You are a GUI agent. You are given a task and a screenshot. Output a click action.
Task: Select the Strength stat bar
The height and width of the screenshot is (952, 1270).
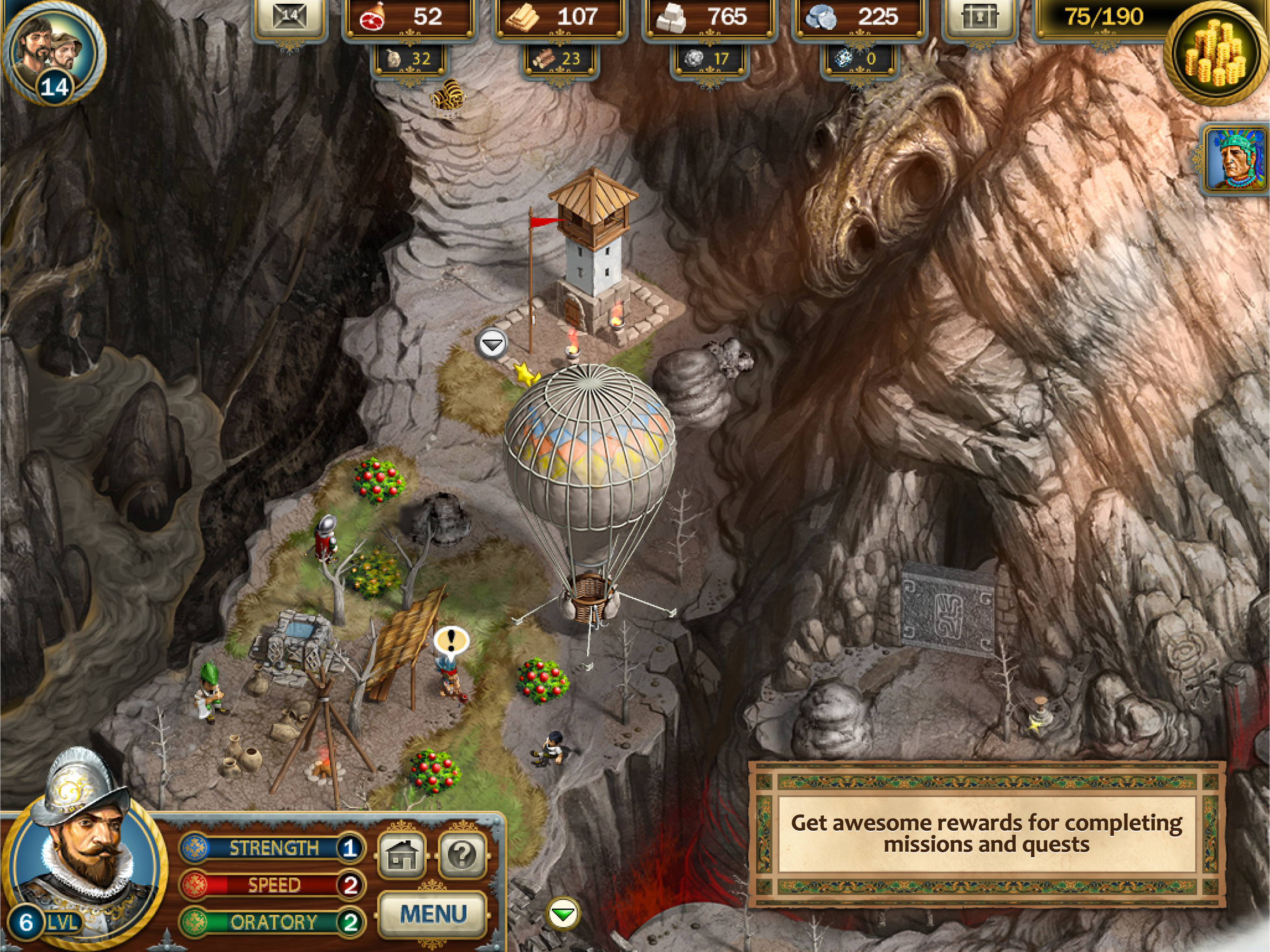coord(273,848)
